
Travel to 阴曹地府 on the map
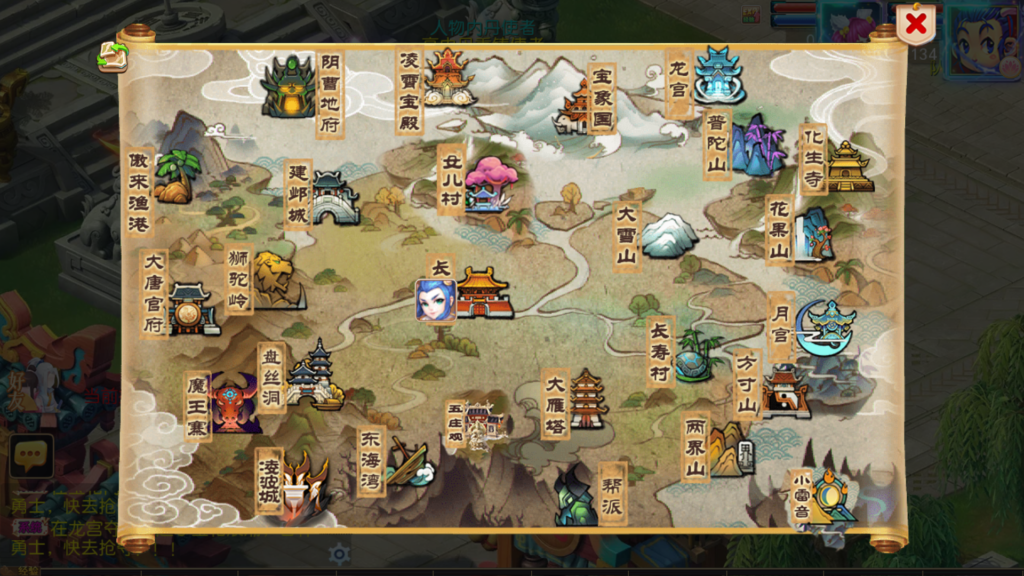[x=290, y=87]
